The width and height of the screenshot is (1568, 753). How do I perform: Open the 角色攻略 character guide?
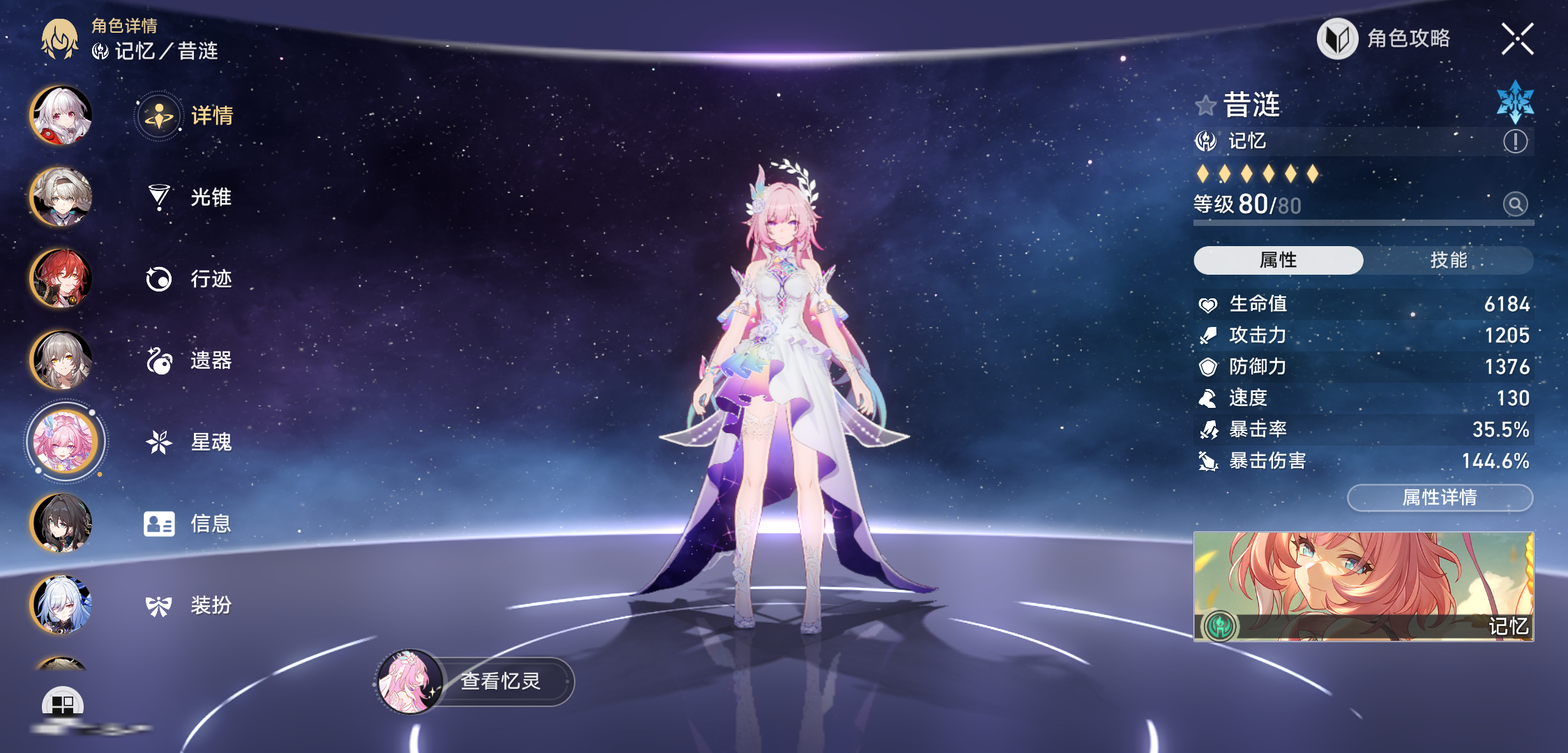pos(1385,38)
